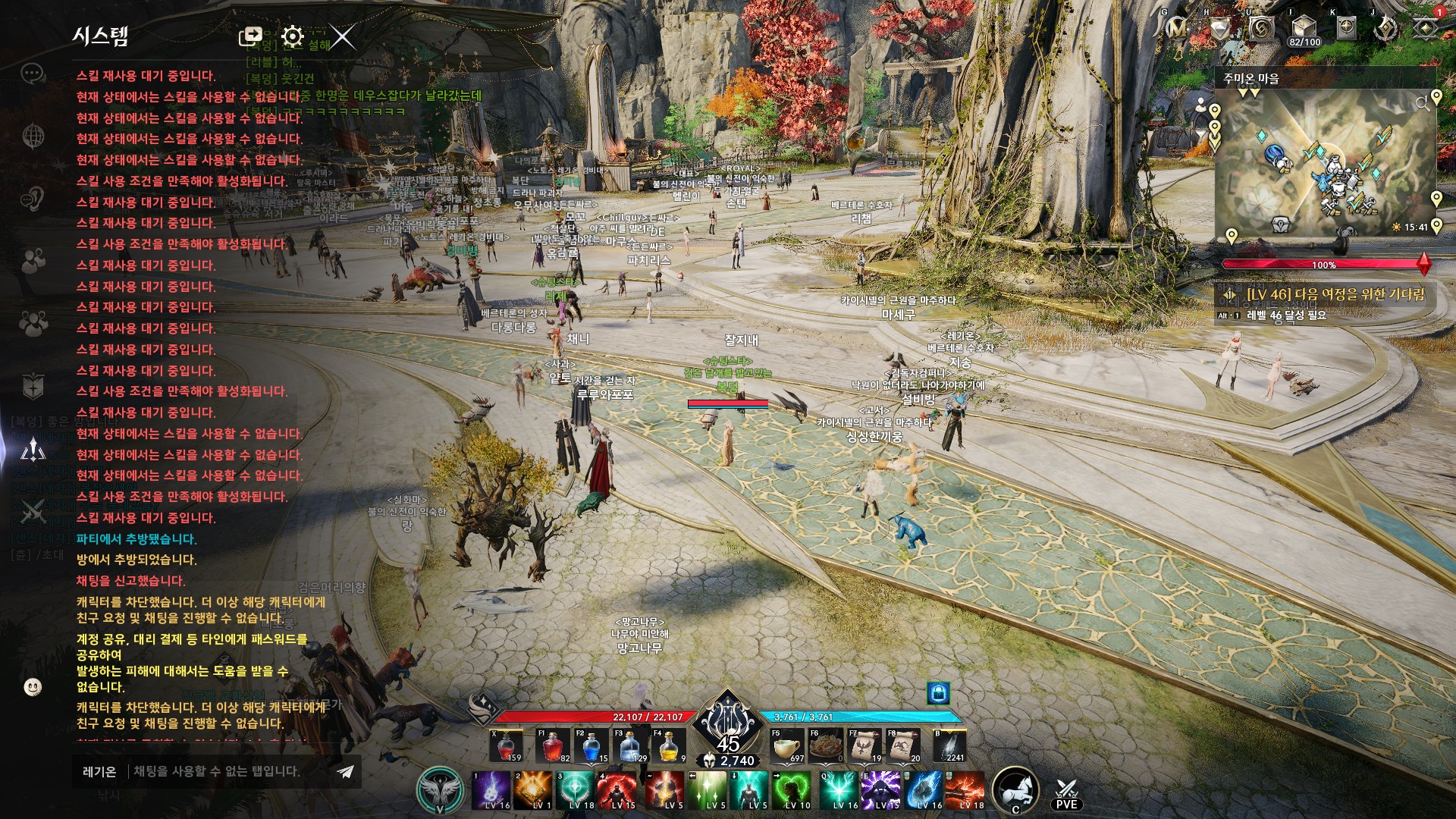The width and height of the screenshot is (1456, 819).
Task: Click the emoji smiley button
Action: 33,687
